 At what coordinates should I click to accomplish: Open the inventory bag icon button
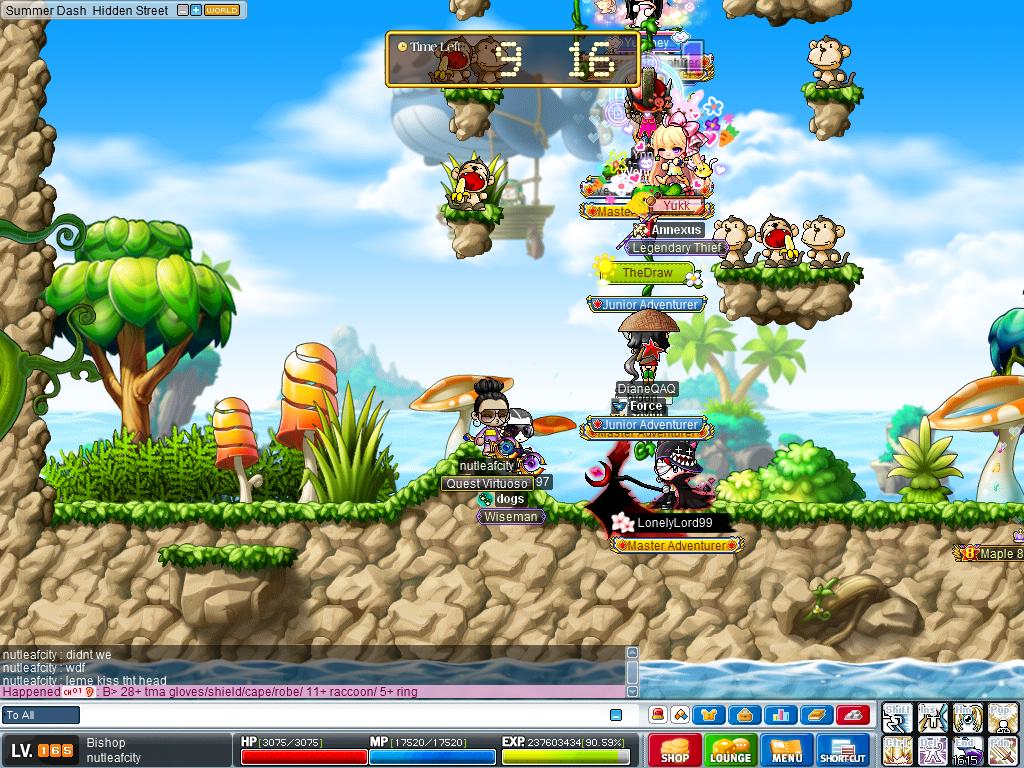745,715
